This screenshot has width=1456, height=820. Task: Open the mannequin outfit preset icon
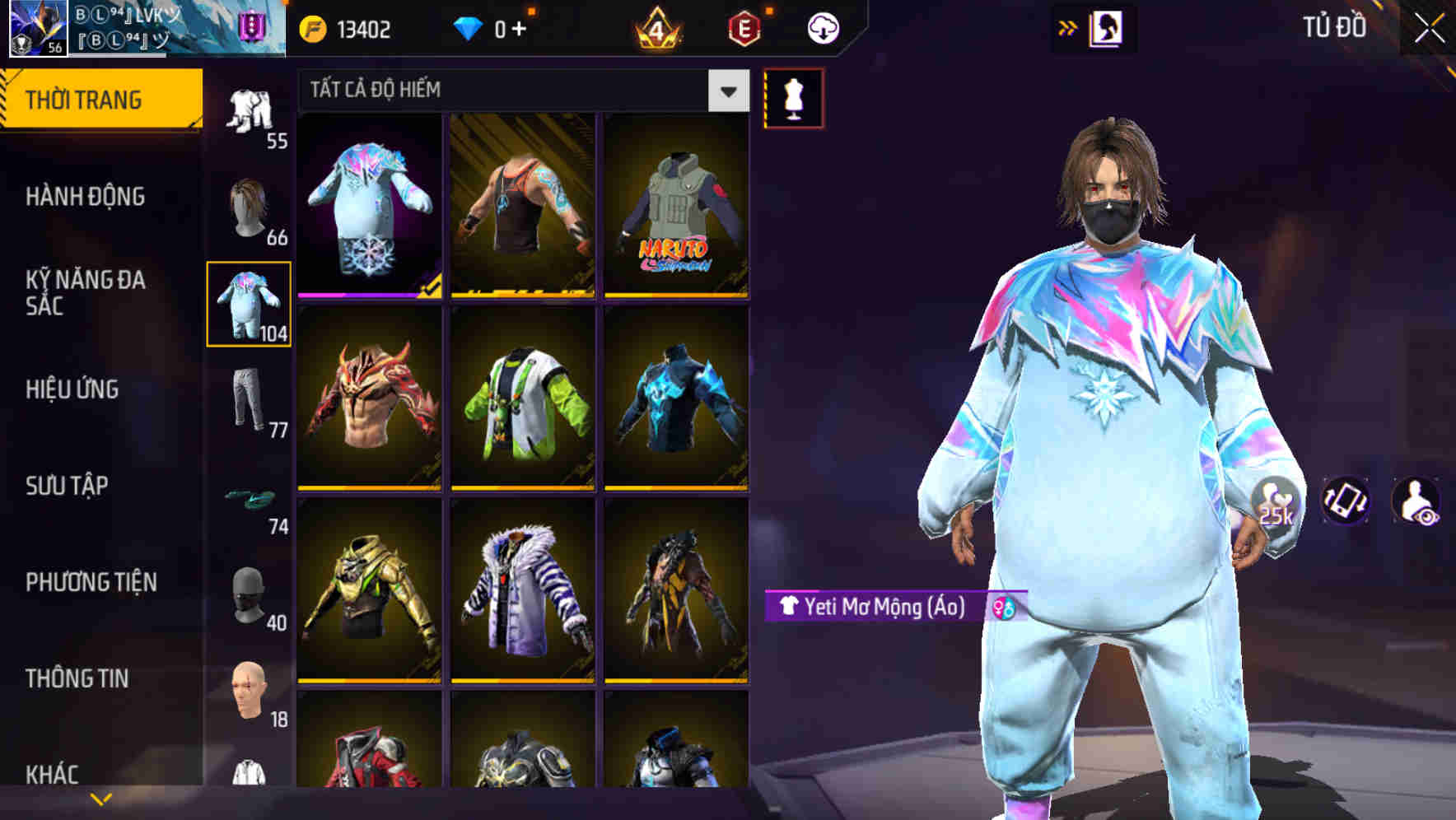795,97
